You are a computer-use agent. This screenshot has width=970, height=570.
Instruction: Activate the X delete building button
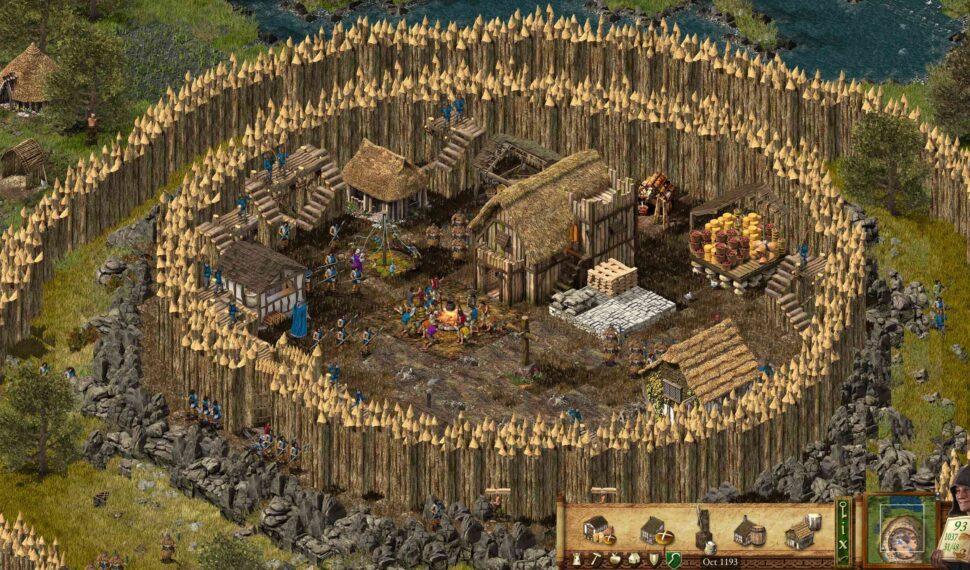(x=843, y=547)
